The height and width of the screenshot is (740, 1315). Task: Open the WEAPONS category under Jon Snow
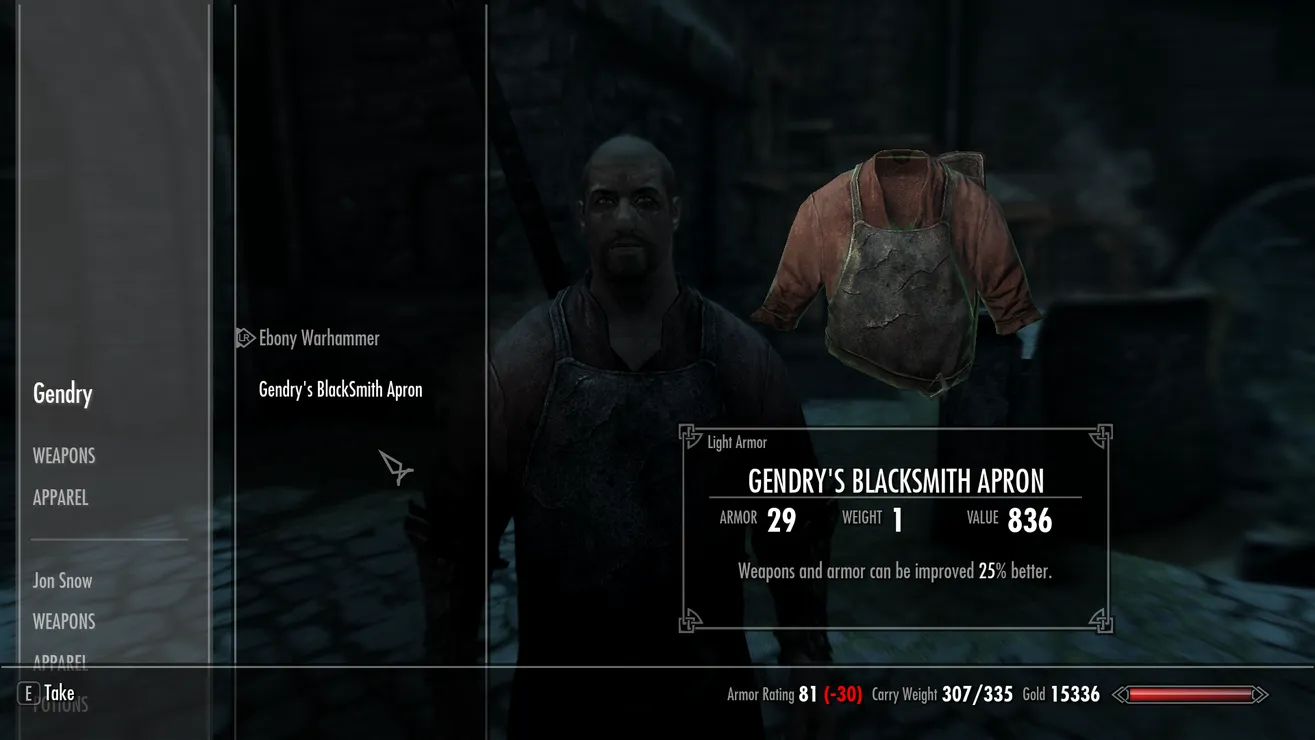[x=64, y=622]
